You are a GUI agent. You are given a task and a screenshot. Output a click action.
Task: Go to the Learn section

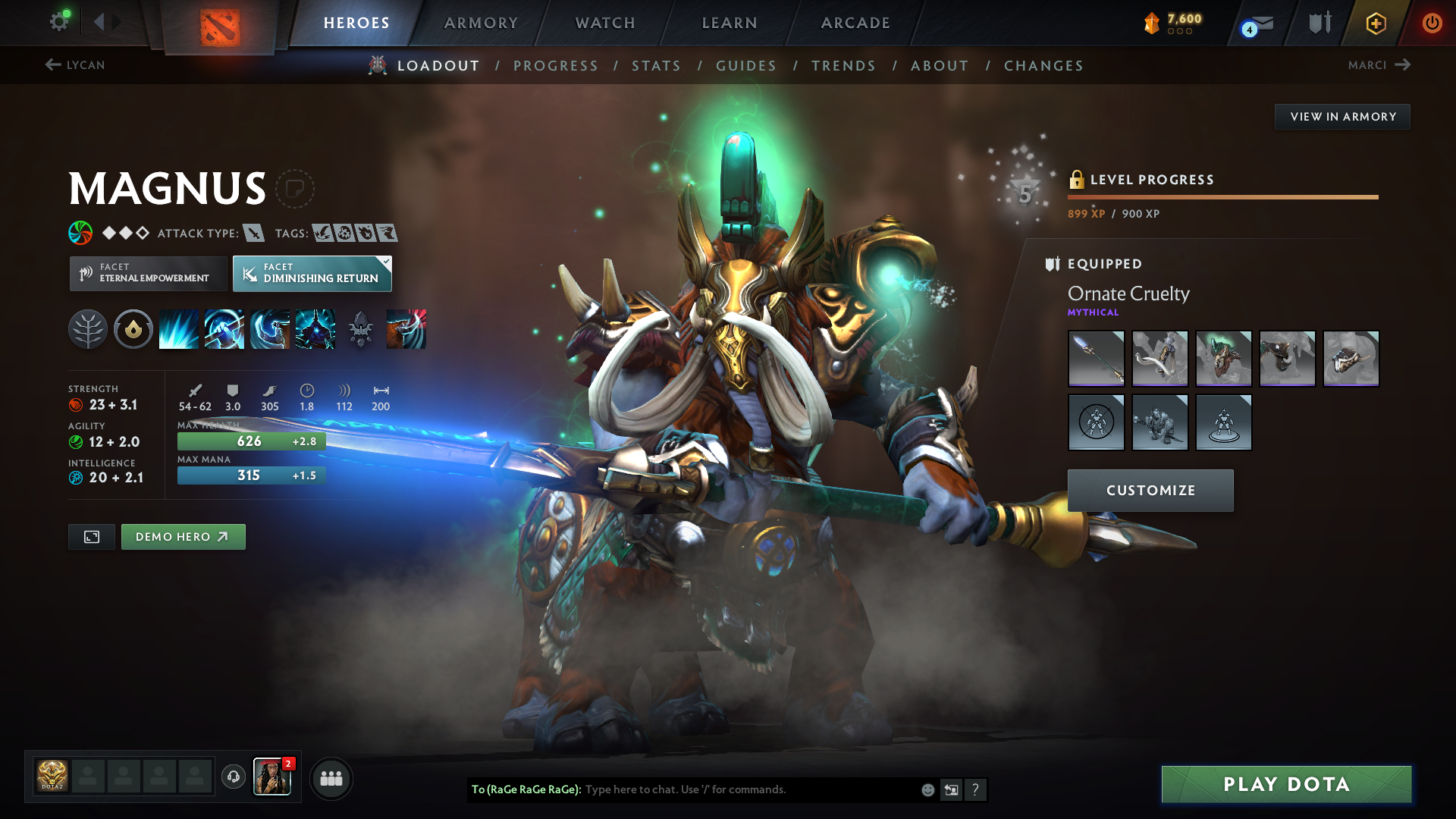point(730,23)
